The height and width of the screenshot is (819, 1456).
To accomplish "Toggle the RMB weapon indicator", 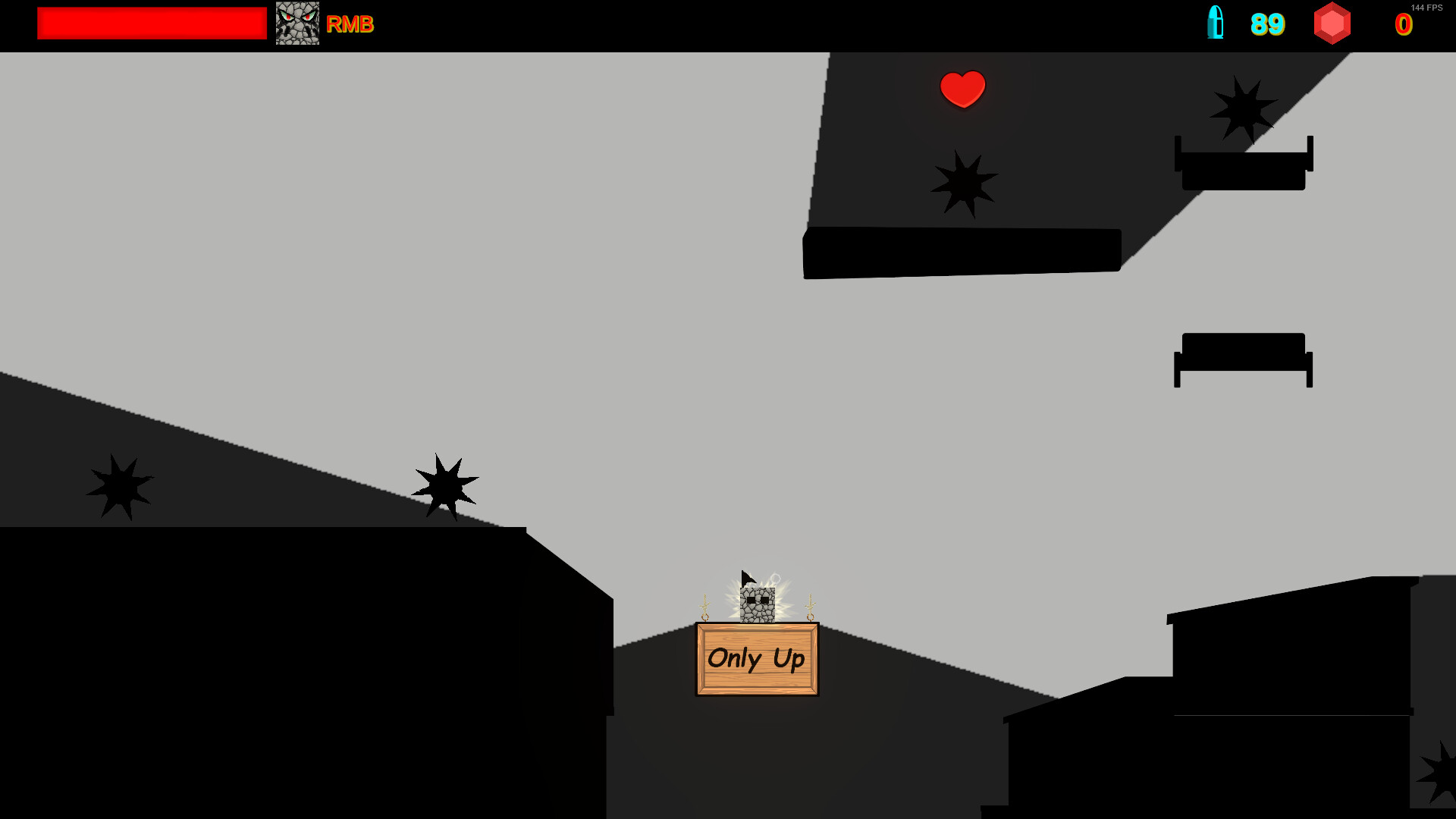I will 350,24.
